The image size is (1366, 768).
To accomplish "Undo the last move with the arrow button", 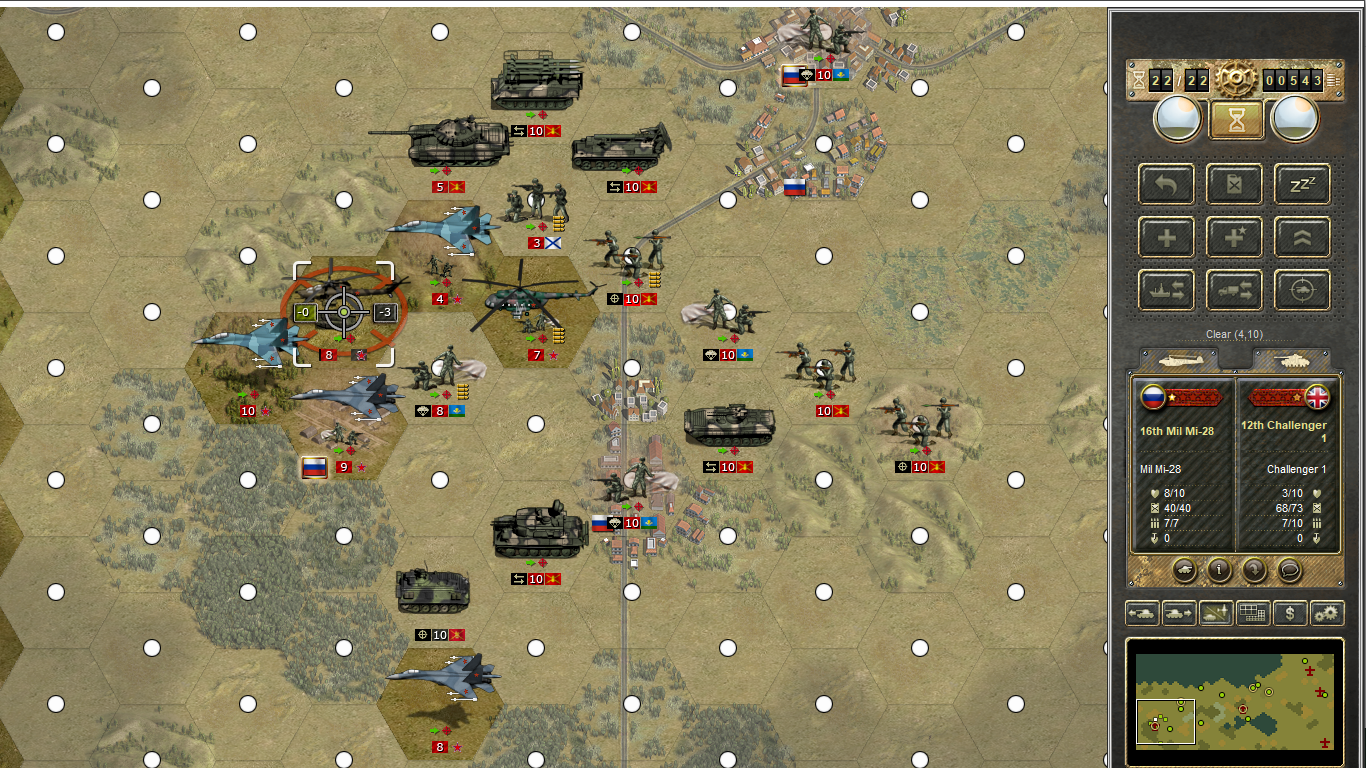I will point(1166,184).
